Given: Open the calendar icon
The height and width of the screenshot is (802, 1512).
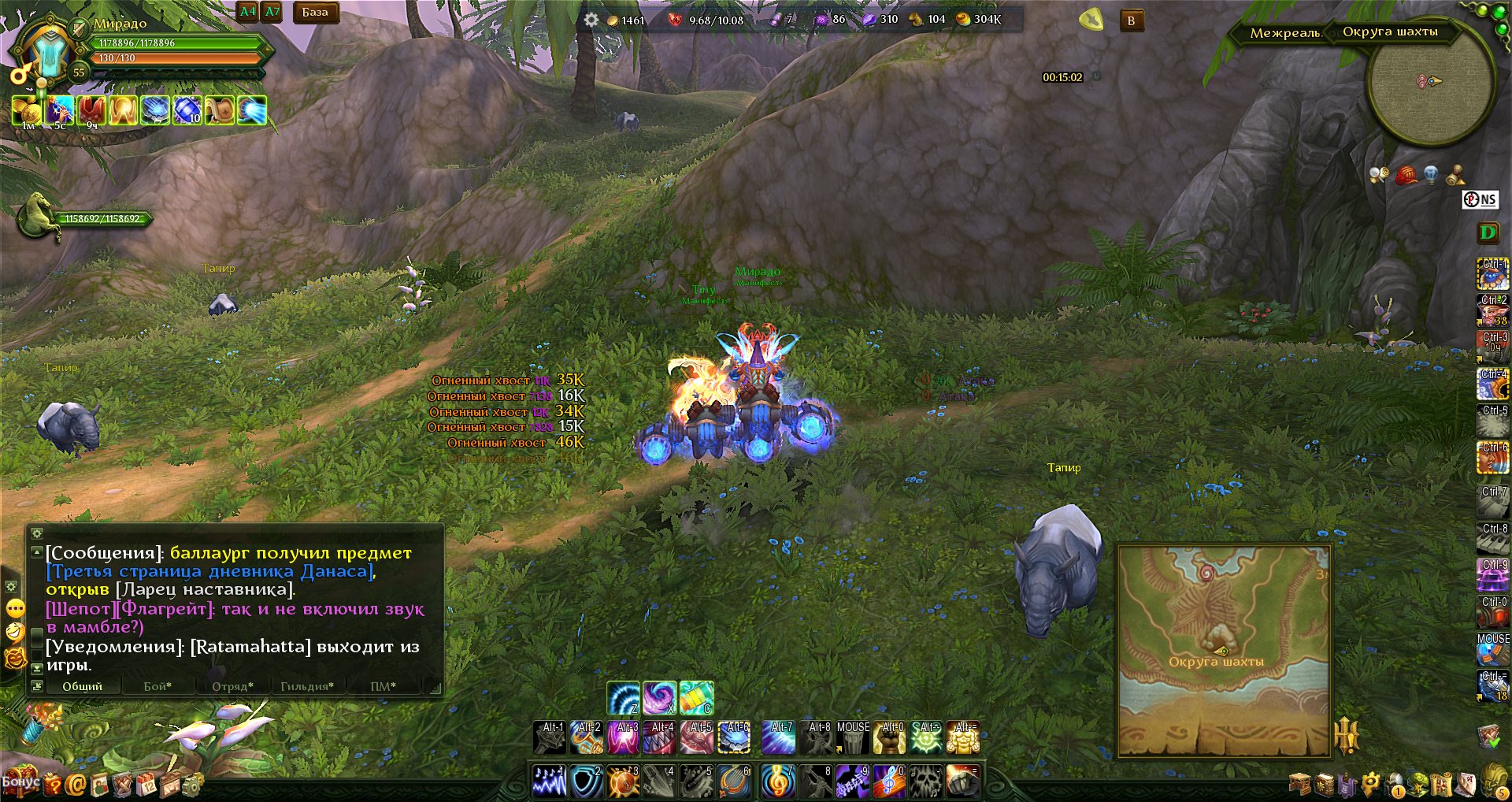Looking at the screenshot, I should (147, 784).
